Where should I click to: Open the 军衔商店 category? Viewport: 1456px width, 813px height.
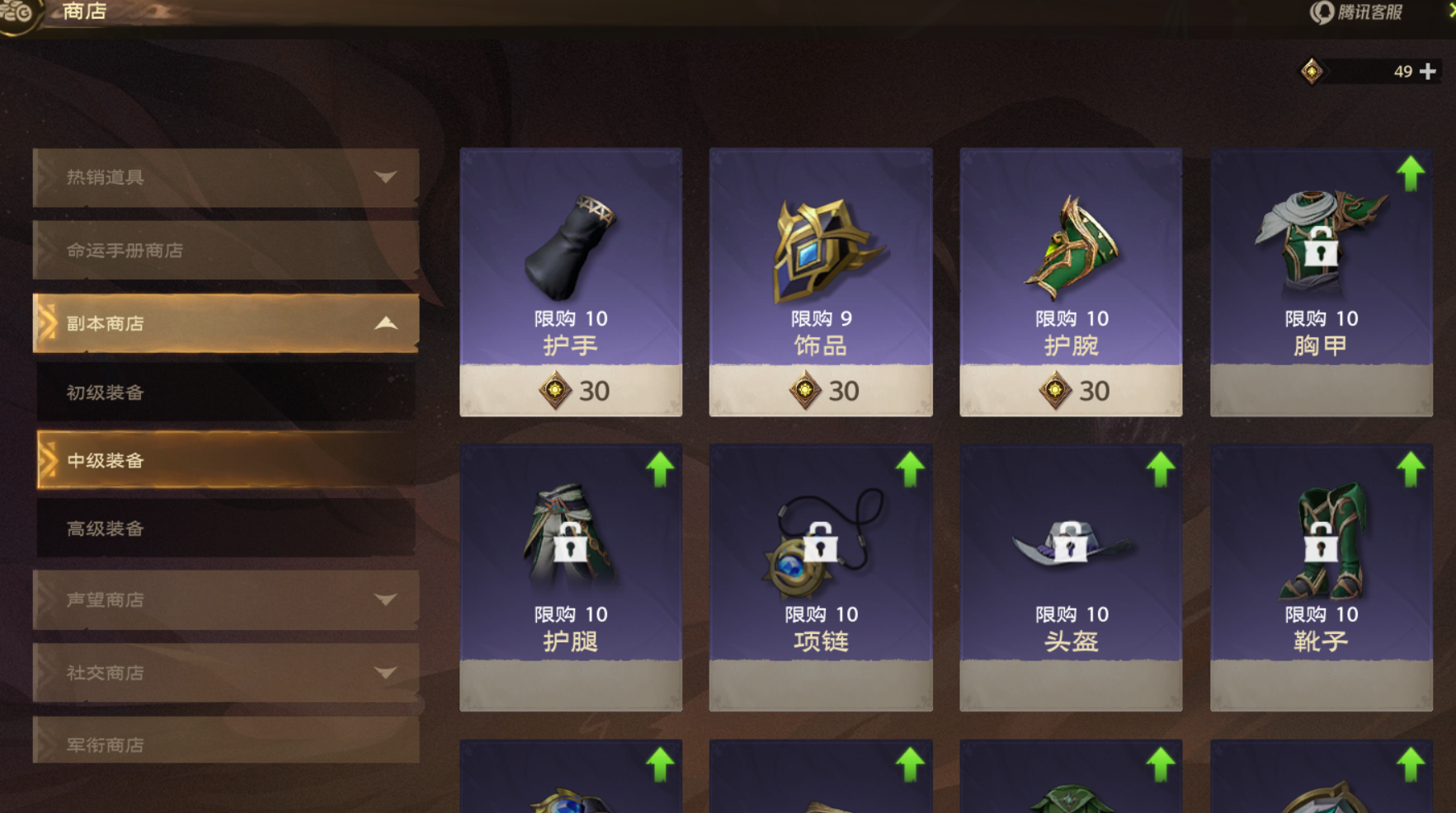[225, 744]
